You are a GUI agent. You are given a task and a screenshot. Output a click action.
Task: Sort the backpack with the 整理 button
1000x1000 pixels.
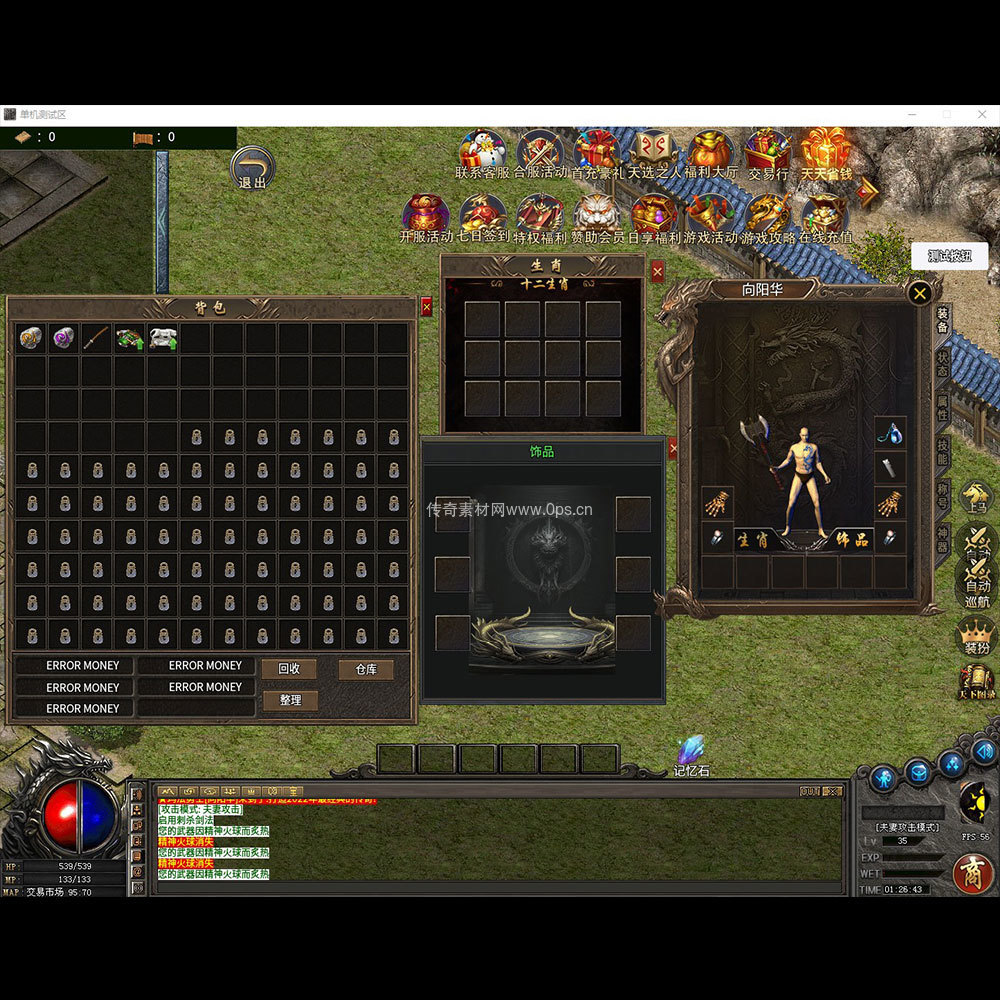289,700
